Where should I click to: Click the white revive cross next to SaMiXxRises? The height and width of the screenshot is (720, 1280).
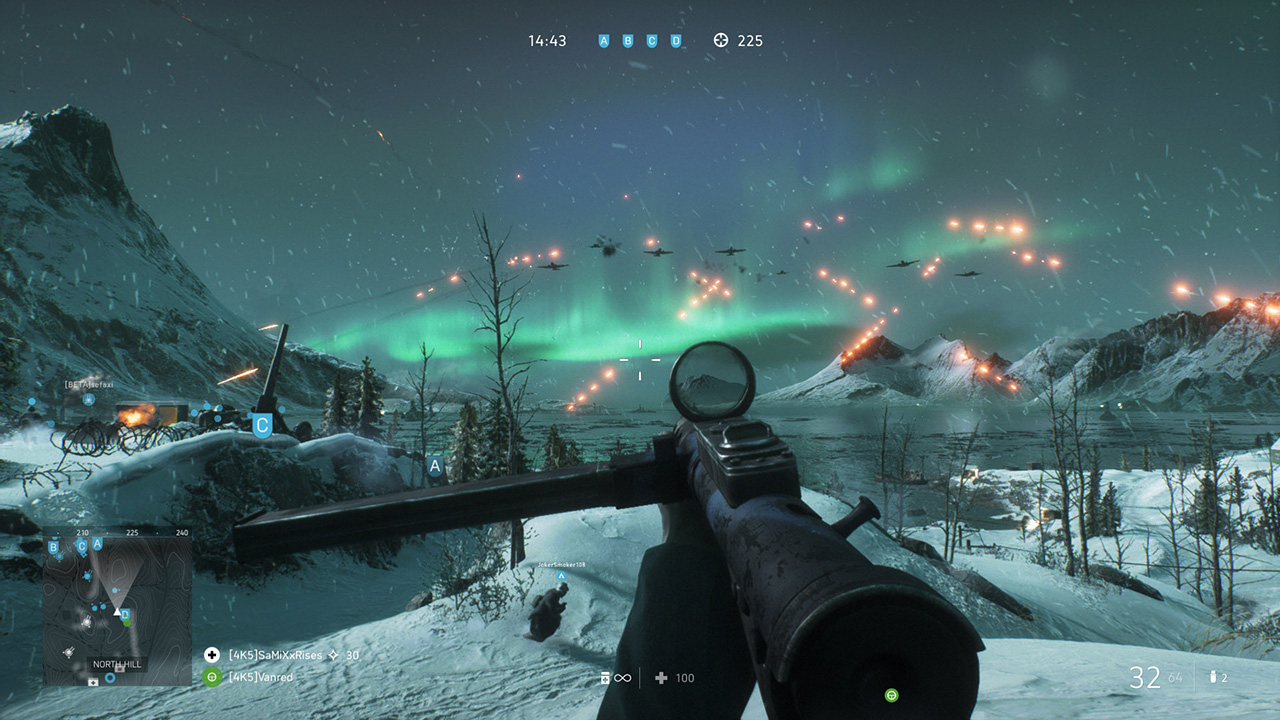point(211,654)
